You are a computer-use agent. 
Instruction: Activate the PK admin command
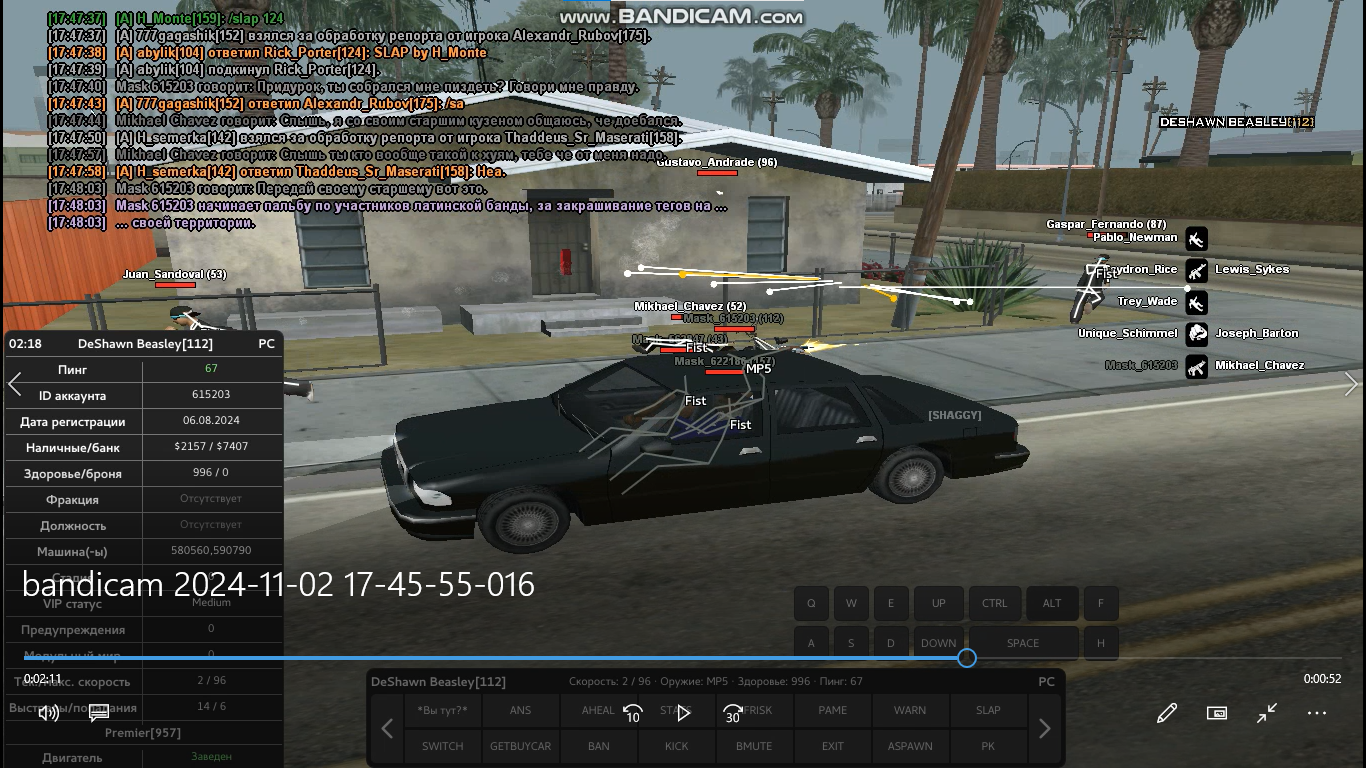pos(988,746)
